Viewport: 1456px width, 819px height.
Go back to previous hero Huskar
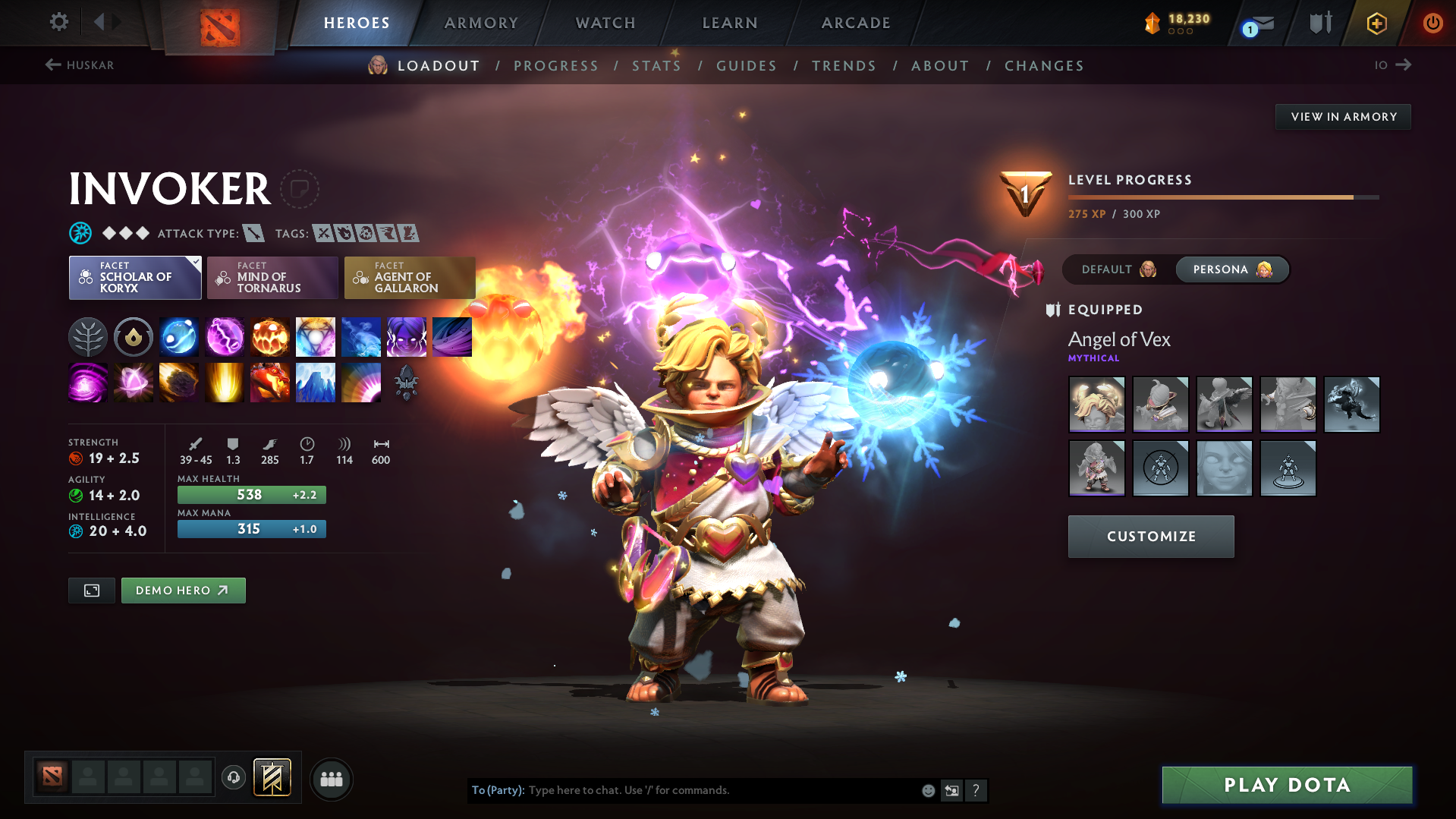[80, 65]
